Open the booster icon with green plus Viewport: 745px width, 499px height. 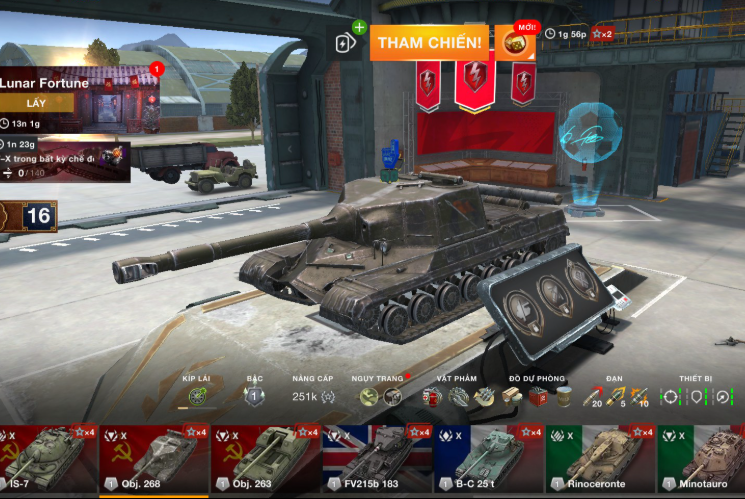coord(346,42)
